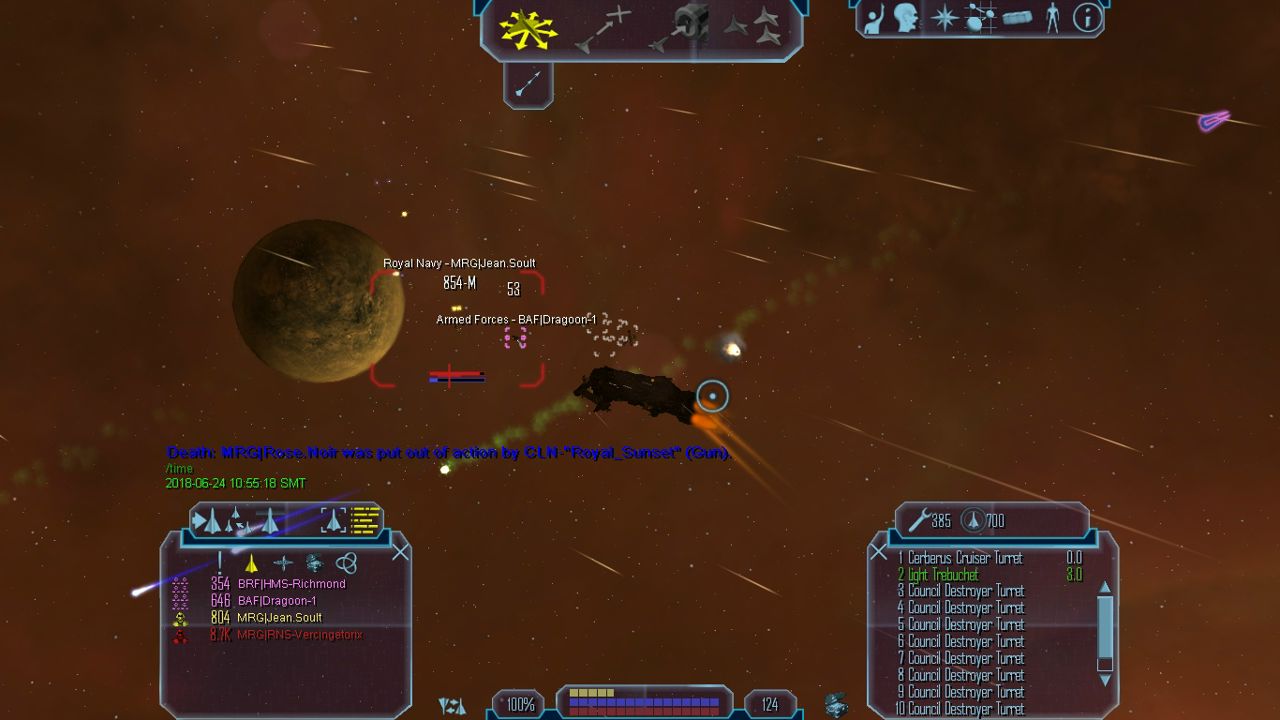The height and width of the screenshot is (720, 1280).
Task: Select MRG|Jean.Soult in contact list
Action: pos(278,618)
